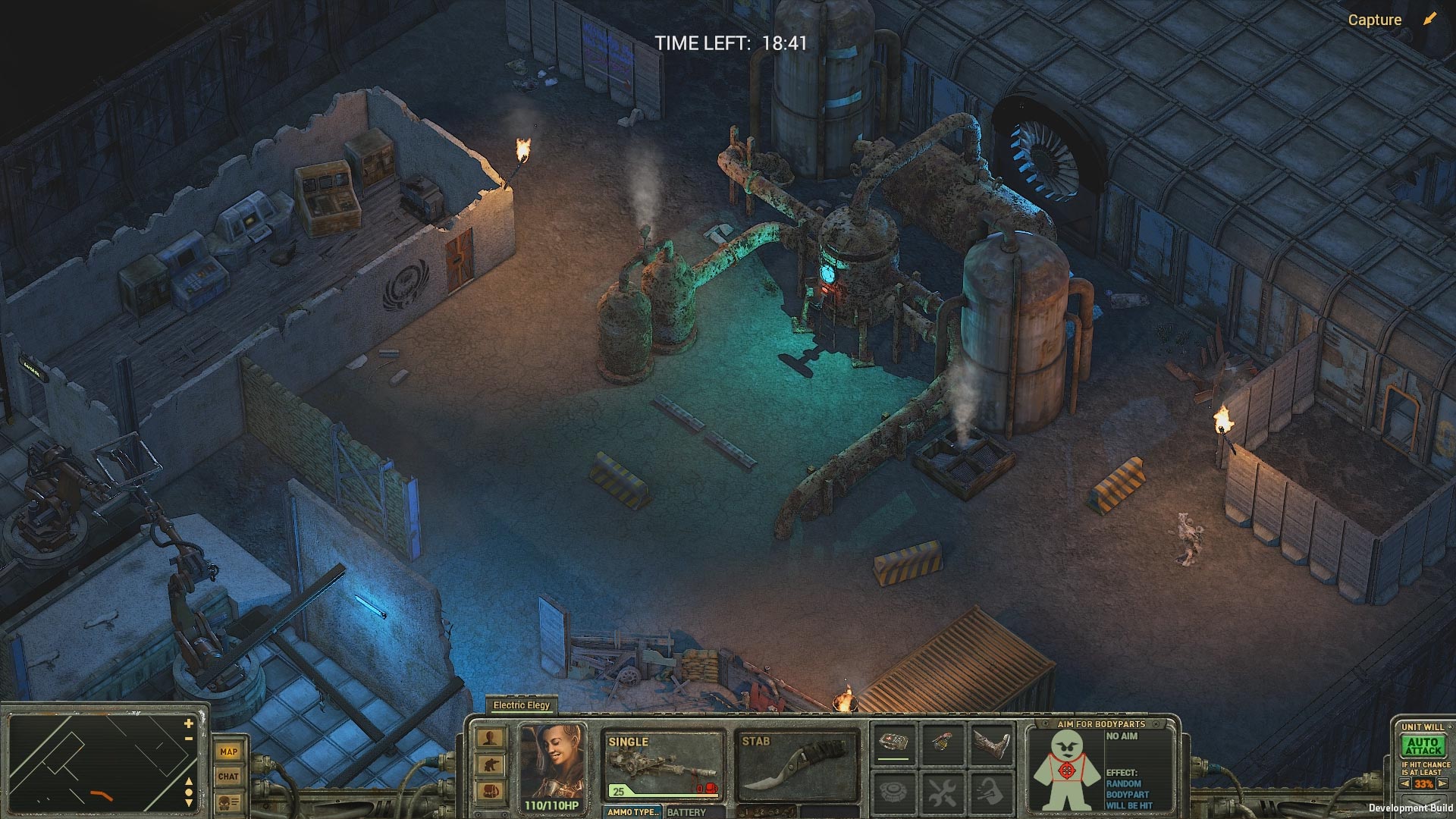1456x819 pixels.
Task: Toggle AUTO ATTACK in the Unit Will panel
Action: pyautogui.click(x=1423, y=745)
